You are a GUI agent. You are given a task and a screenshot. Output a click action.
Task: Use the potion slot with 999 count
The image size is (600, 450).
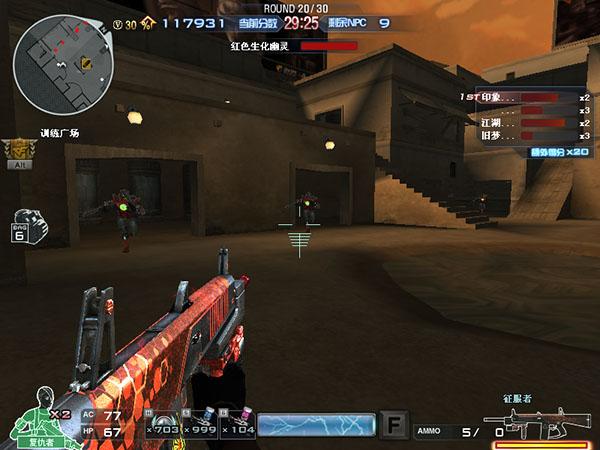tap(198, 425)
